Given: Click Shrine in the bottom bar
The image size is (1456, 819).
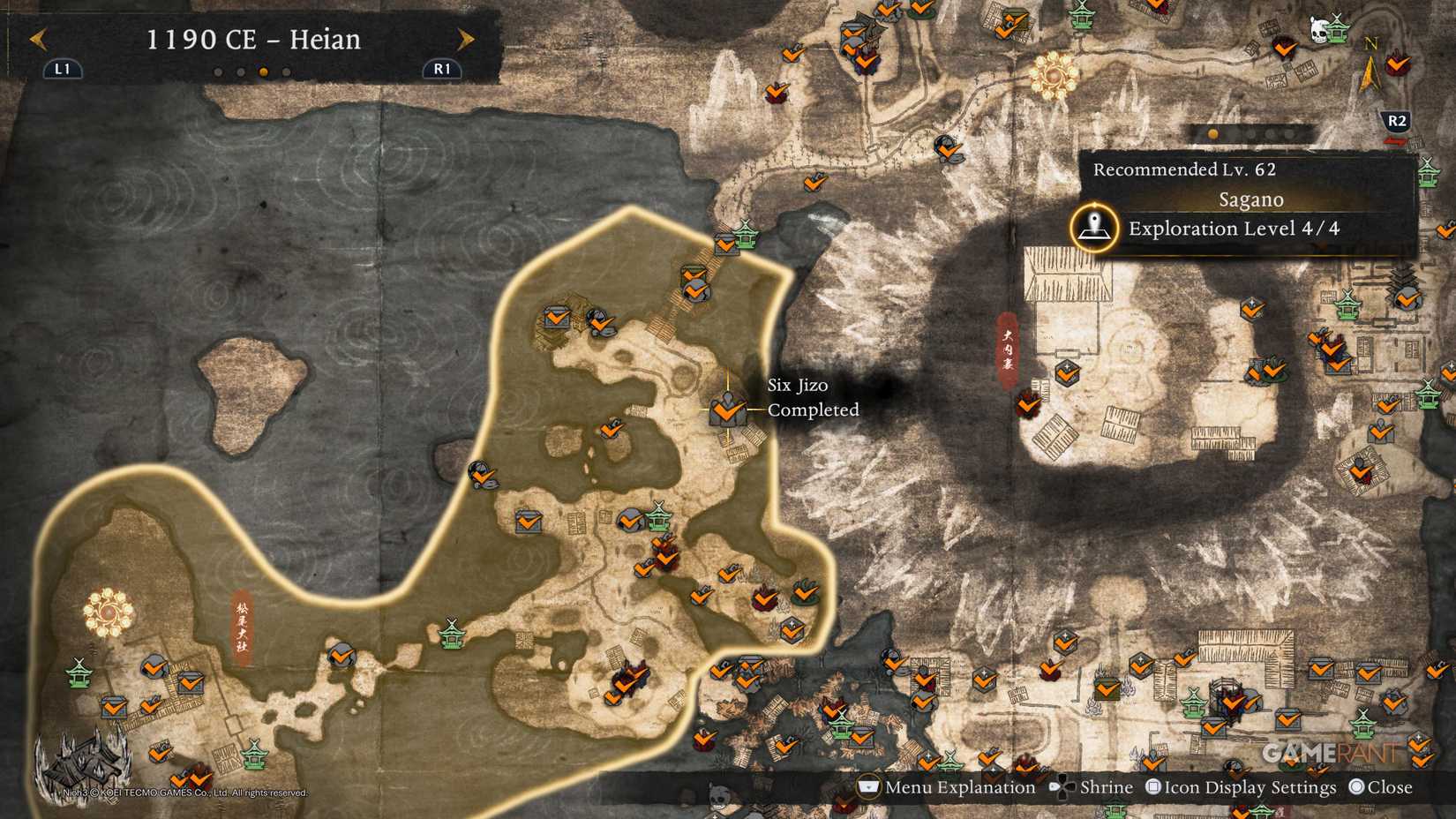Looking at the screenshot, I should click(x=1107, y=786).
